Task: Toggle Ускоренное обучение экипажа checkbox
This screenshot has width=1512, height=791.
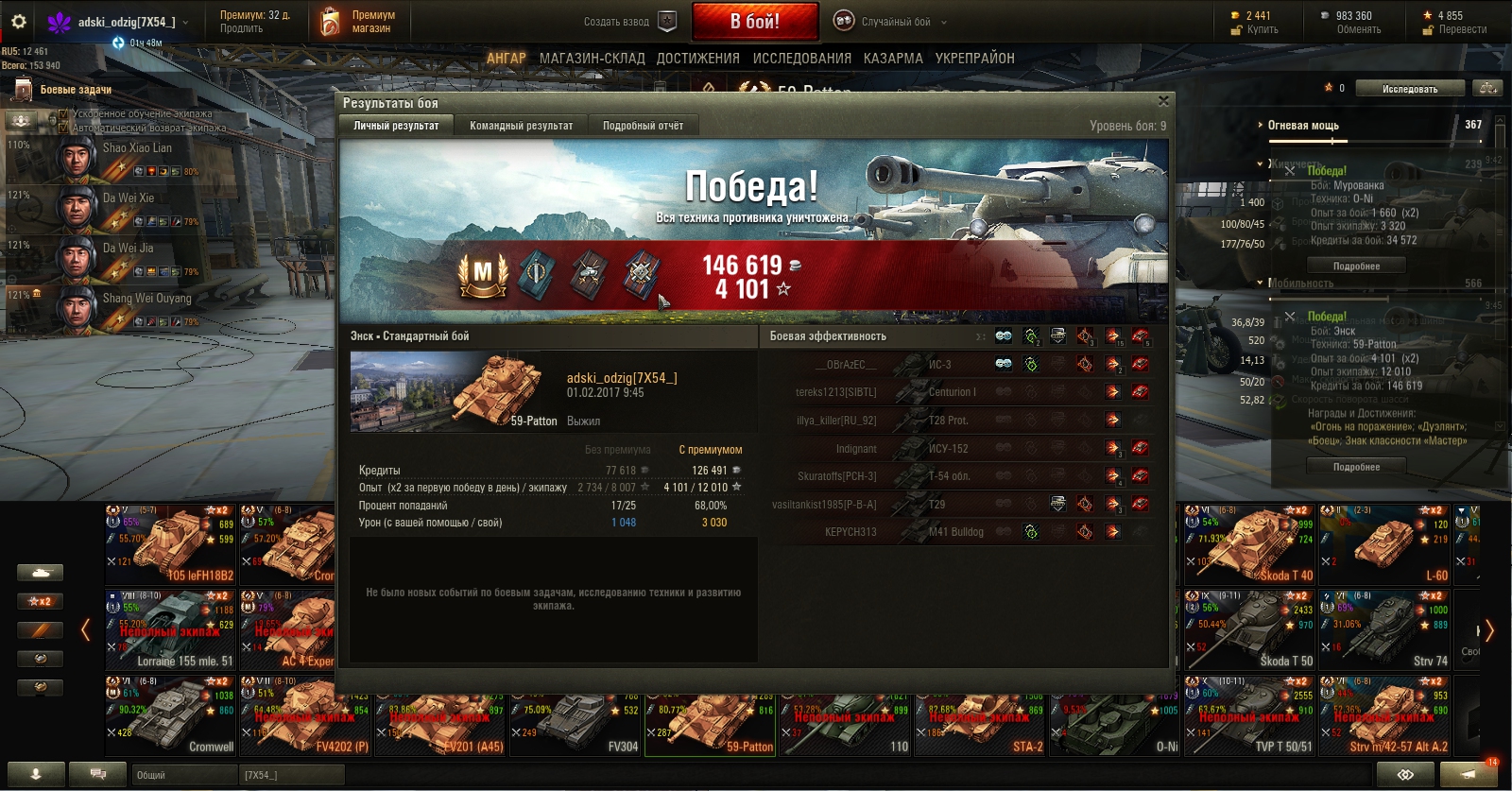Action: point(64,114)
